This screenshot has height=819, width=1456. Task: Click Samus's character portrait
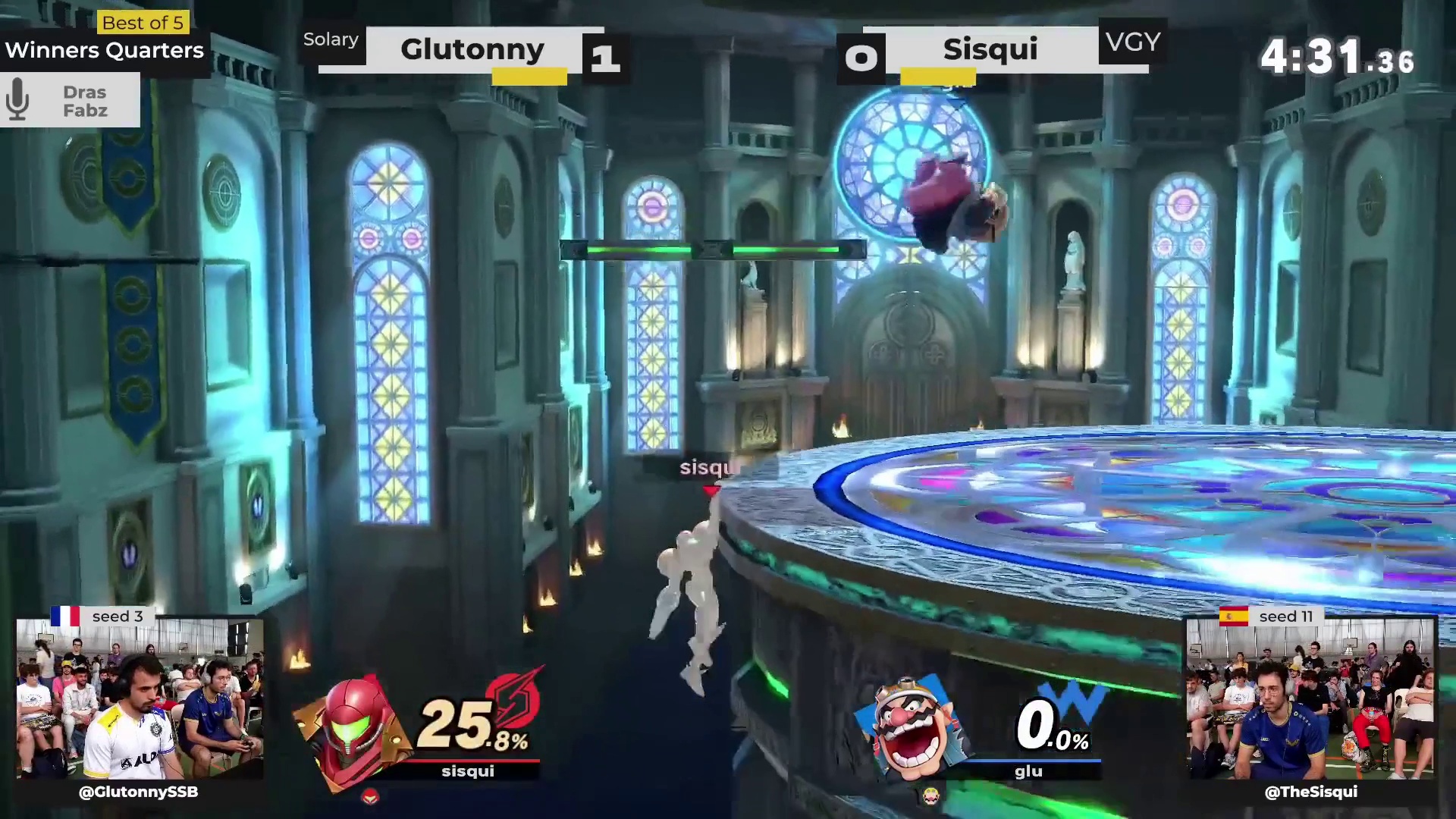pyautogui.click(x=351, y=730)
